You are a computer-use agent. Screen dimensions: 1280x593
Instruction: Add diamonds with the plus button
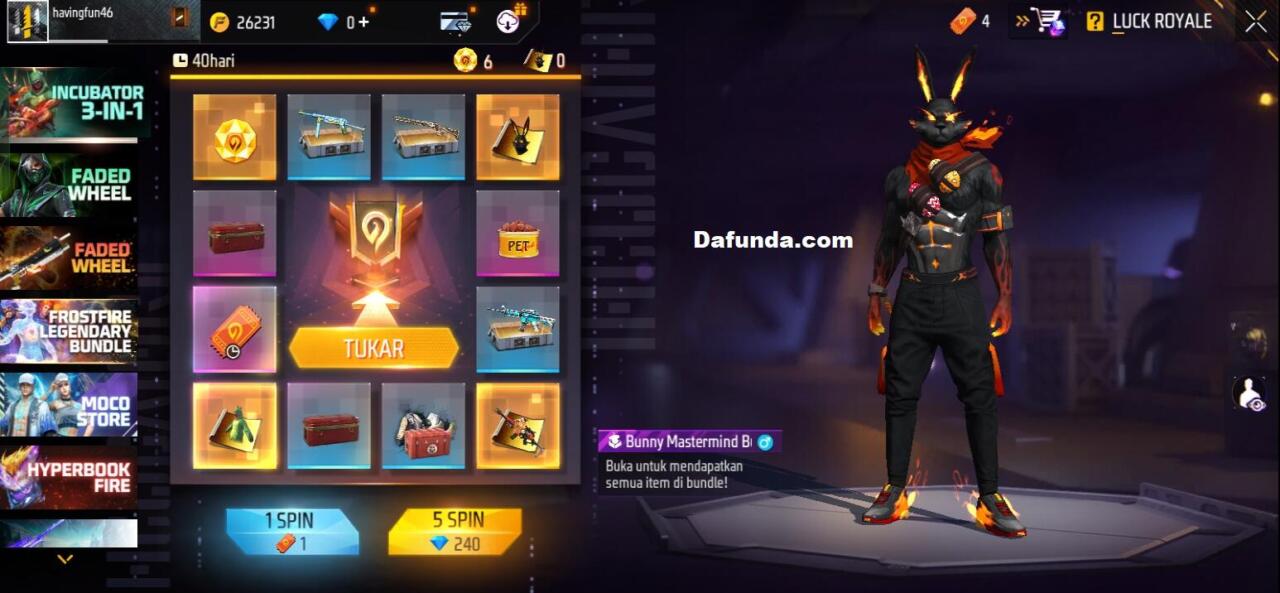[x=364, y=22]
